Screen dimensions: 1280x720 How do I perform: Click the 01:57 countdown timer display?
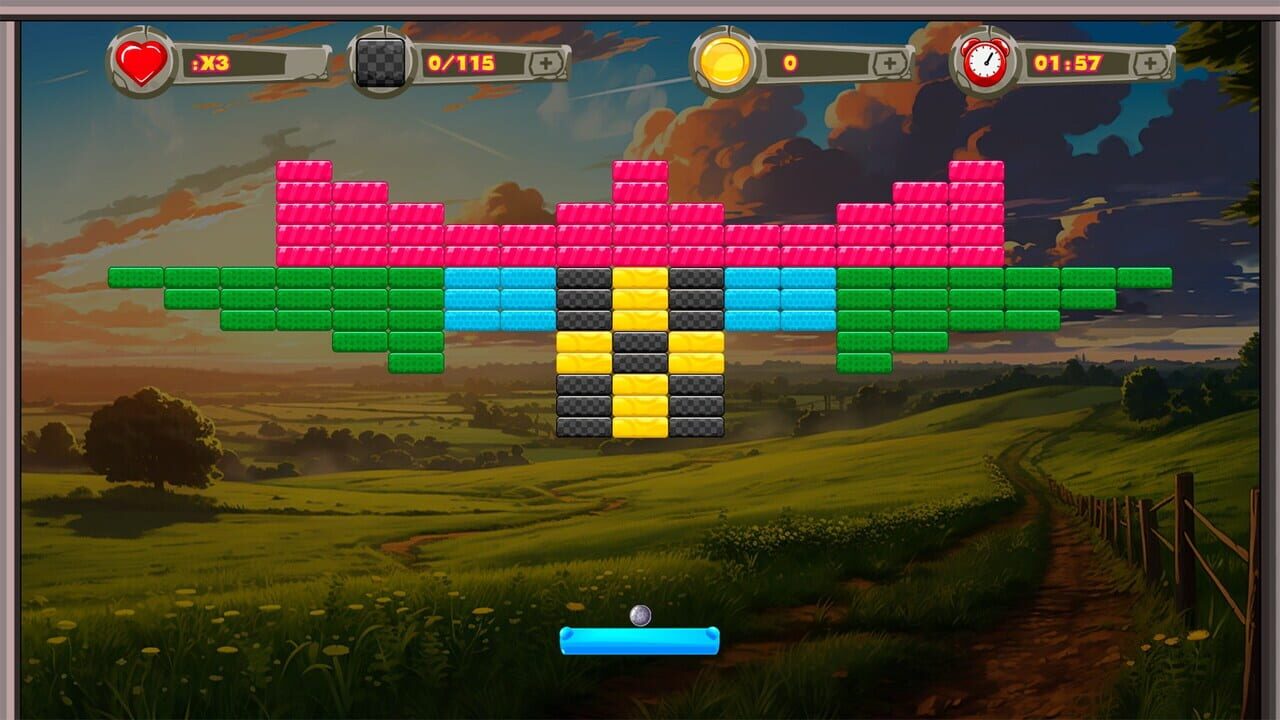click(1070, 60)
